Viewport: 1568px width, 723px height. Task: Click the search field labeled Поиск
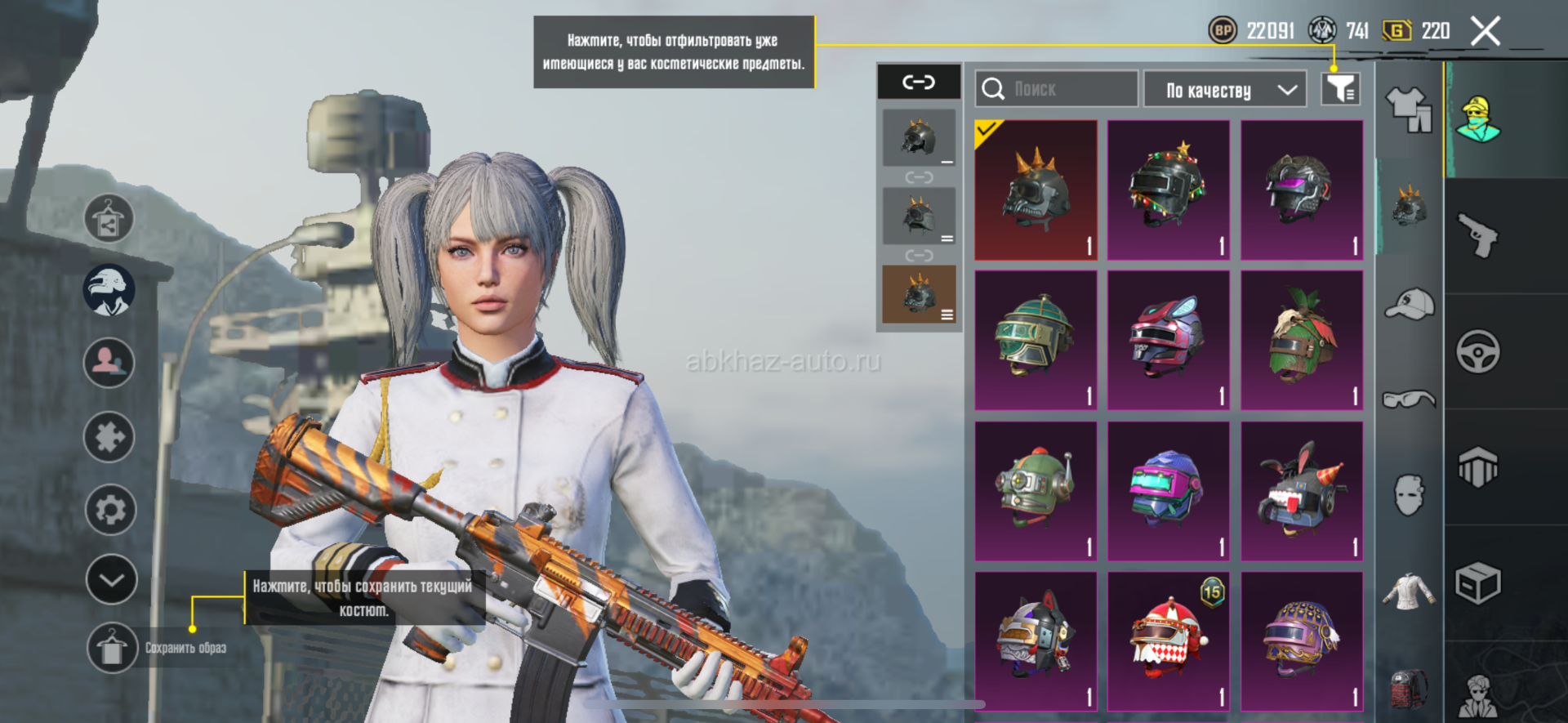click(x=1055, y=89)
